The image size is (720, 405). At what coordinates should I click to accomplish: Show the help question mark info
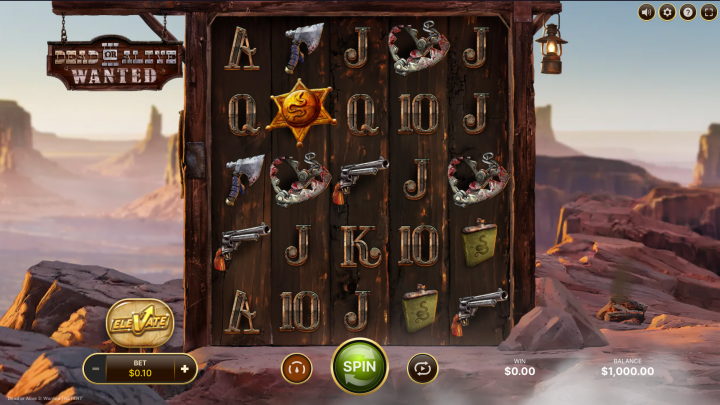click(688, 12)
